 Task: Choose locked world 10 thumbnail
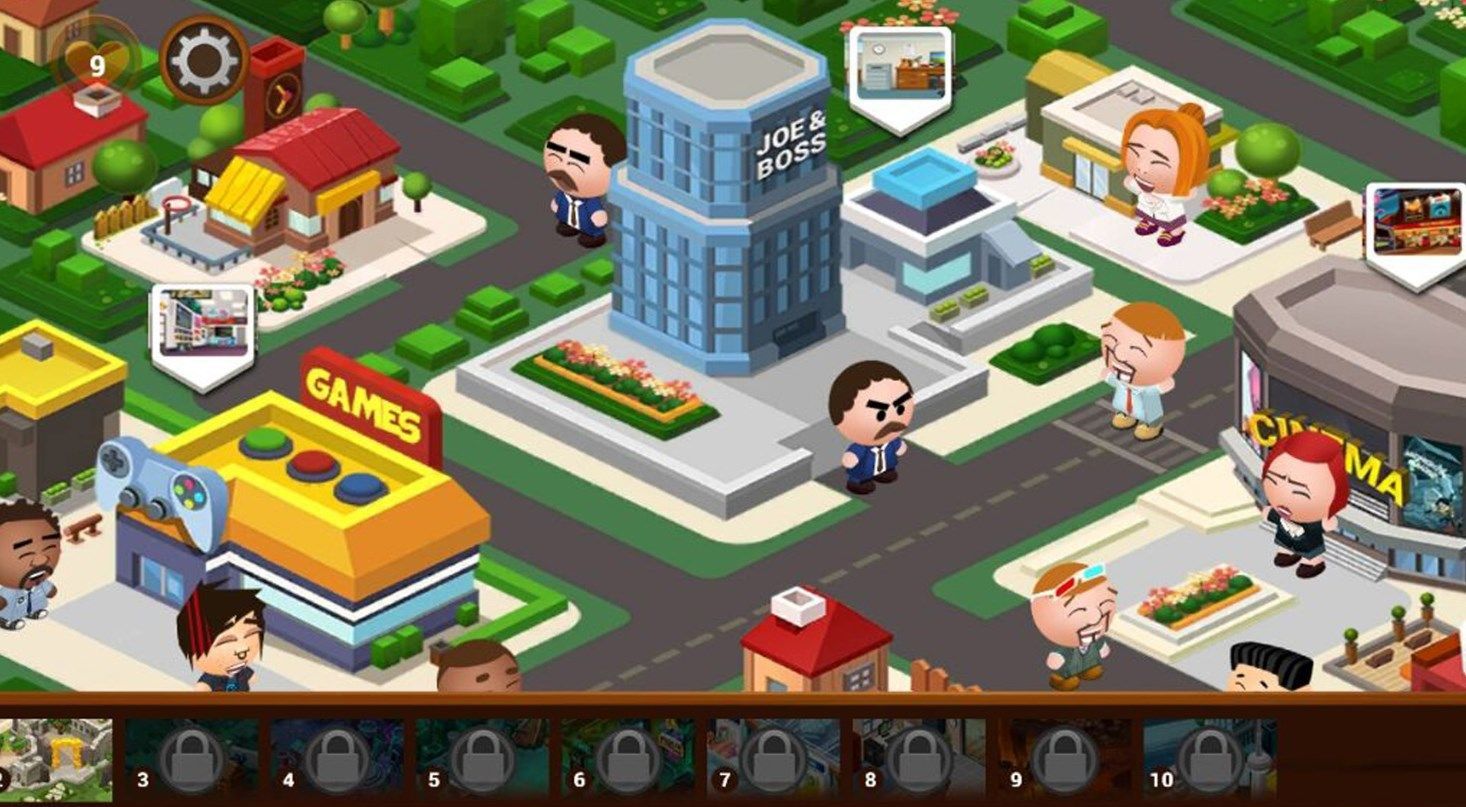(1210, 760)
